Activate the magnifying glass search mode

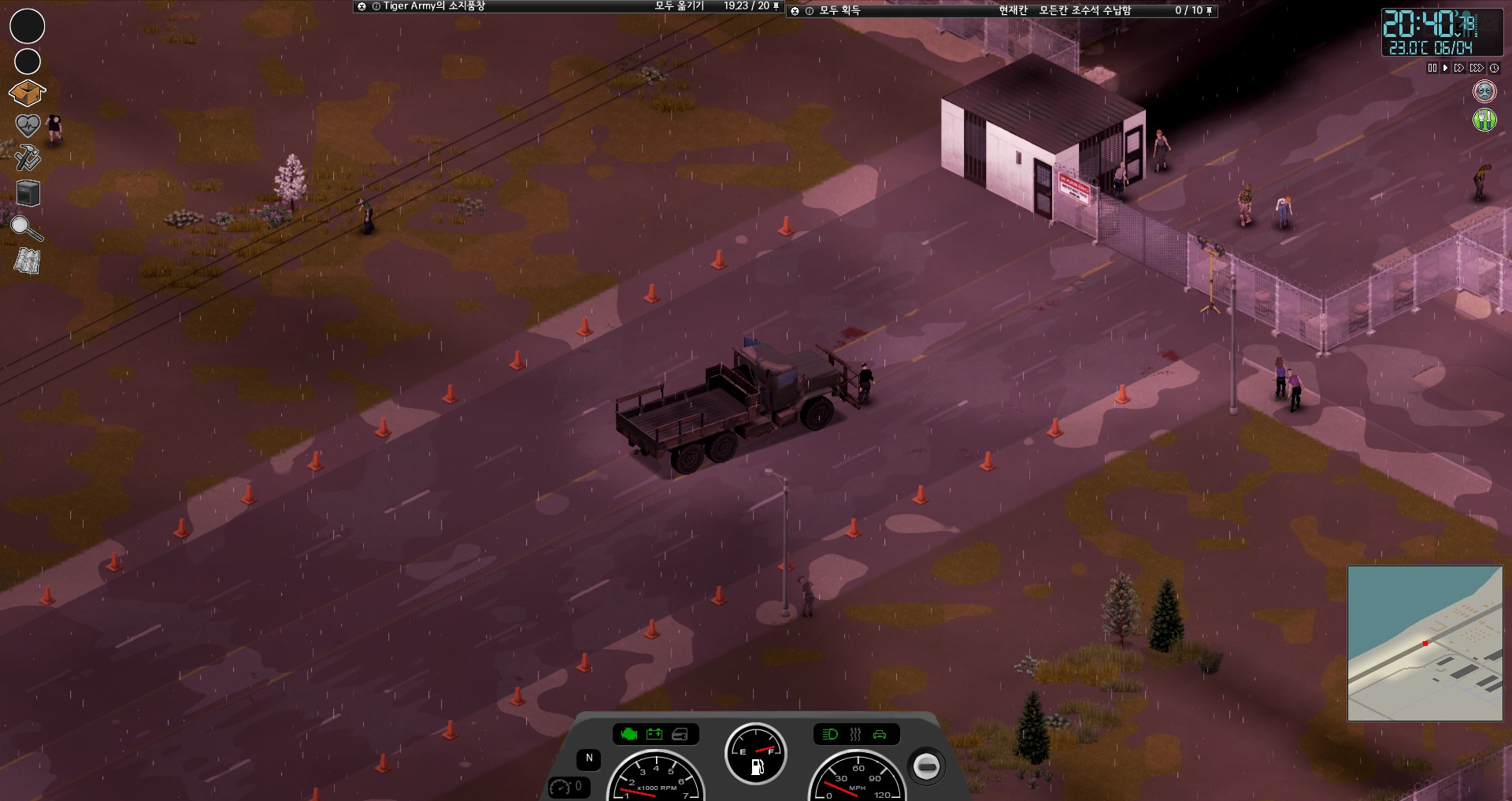[26, 228]
